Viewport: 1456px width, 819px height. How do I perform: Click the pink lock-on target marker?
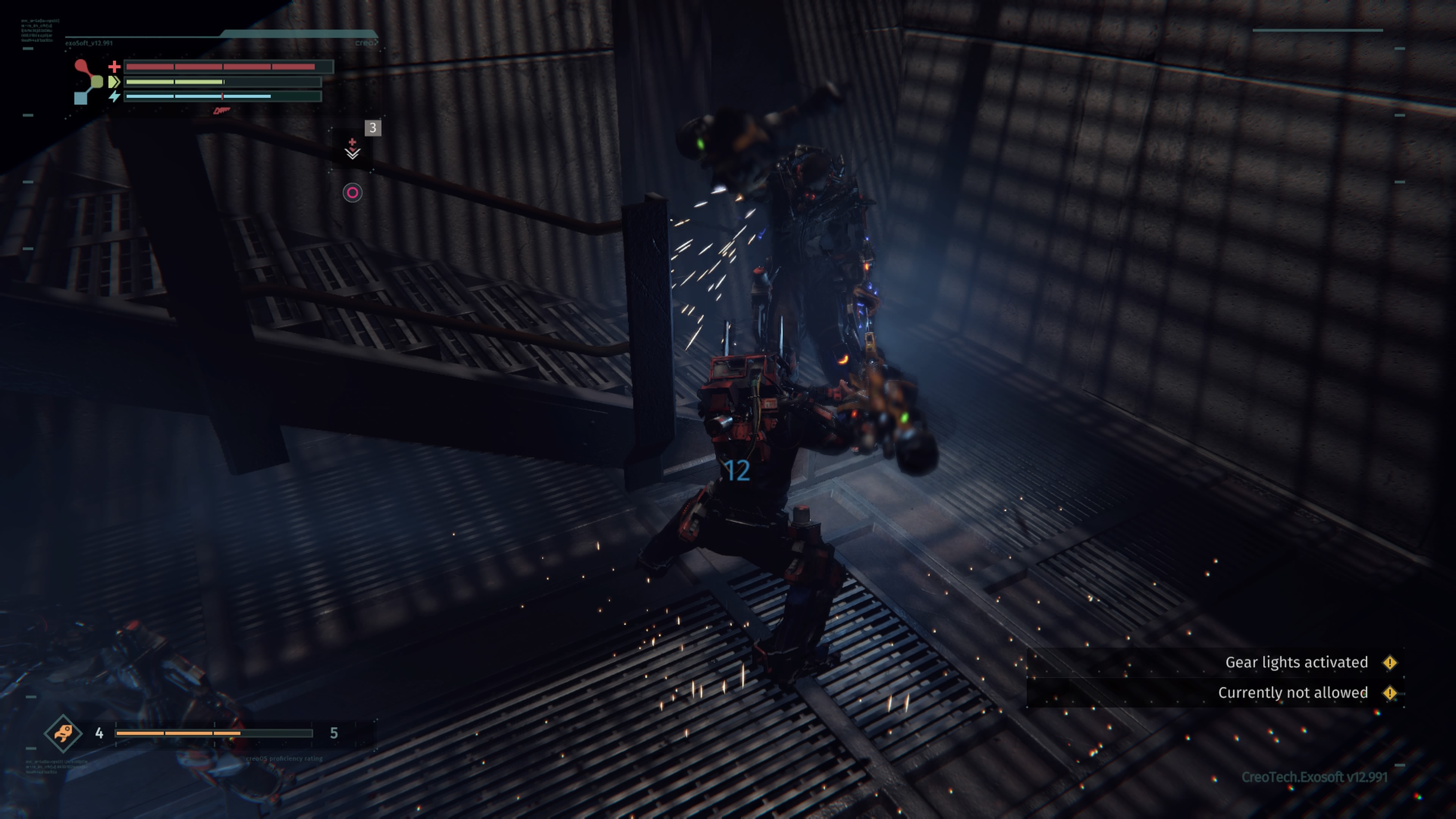coord(352,193)
